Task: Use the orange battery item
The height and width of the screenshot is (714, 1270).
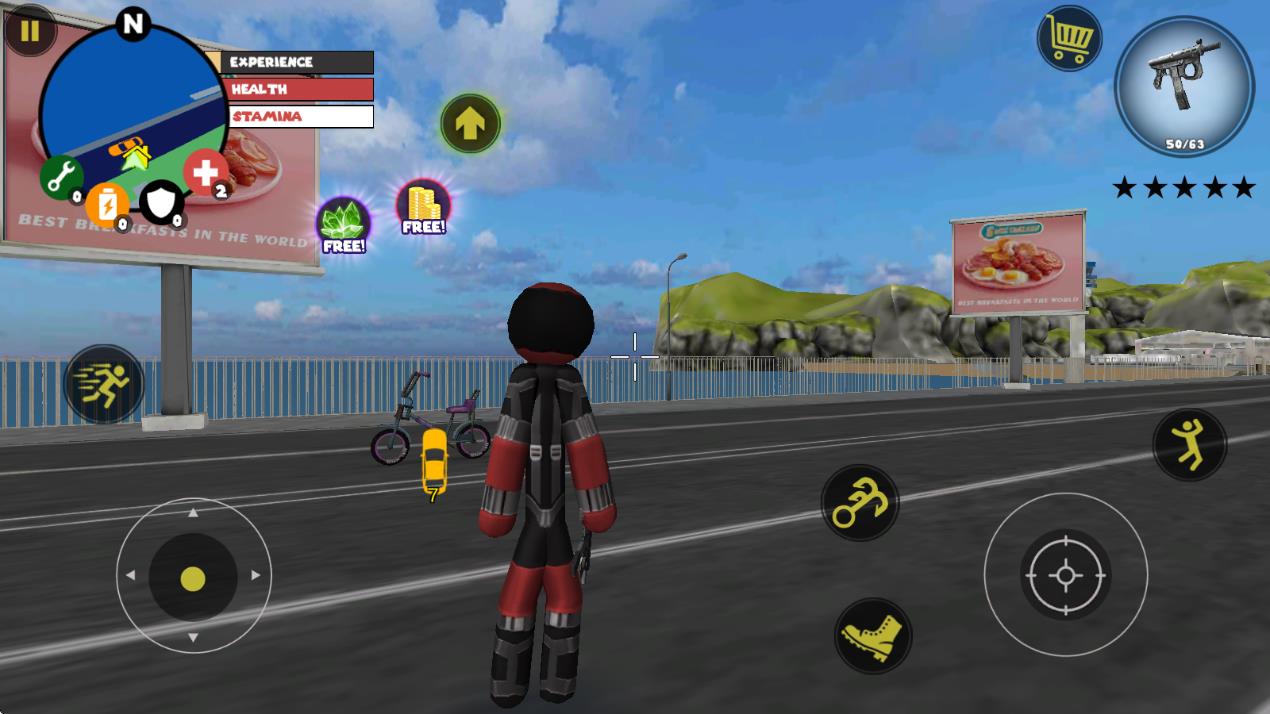Action: [106, 203]
